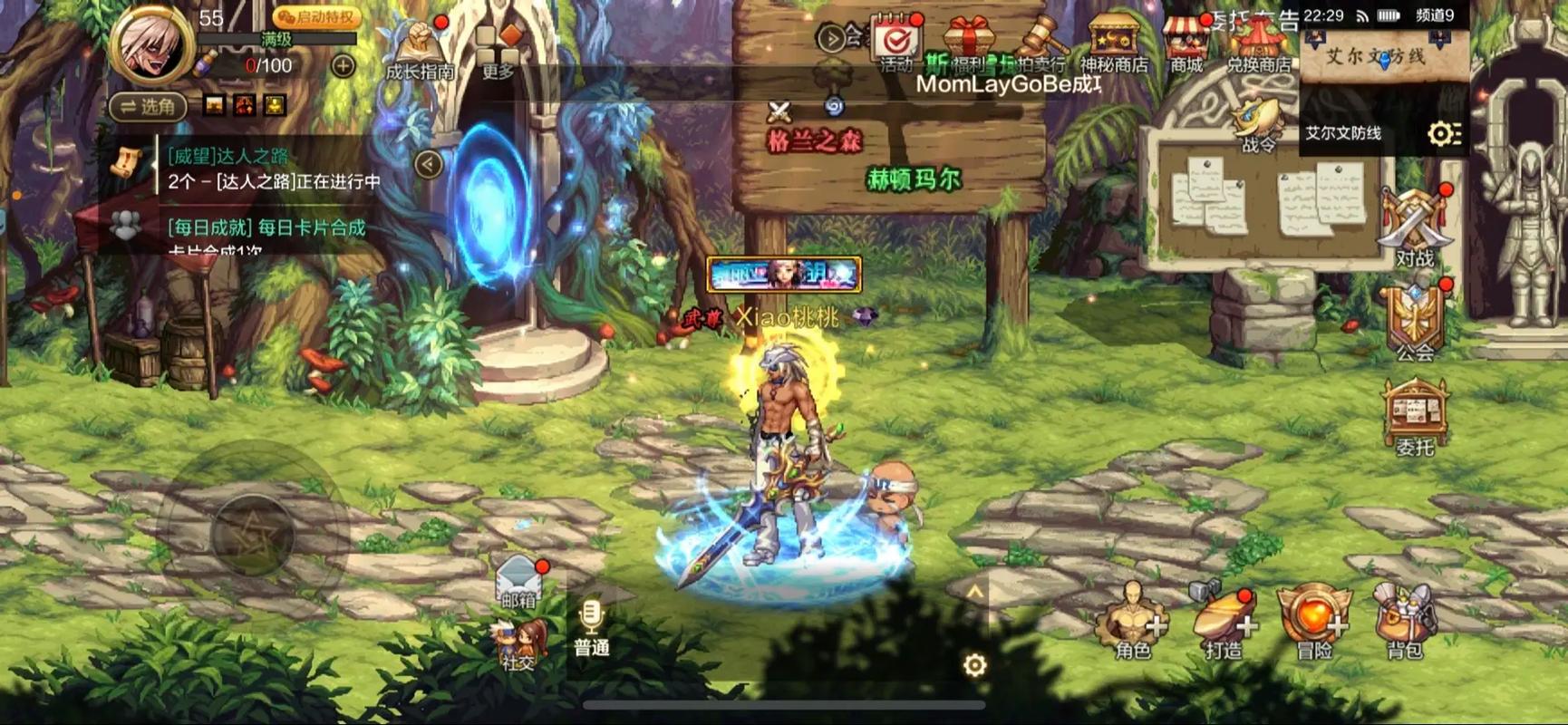This screenshot has height=725, width=1568.
Task: Open the 神秘商店 mystery shop
Action: [1116, 41]
